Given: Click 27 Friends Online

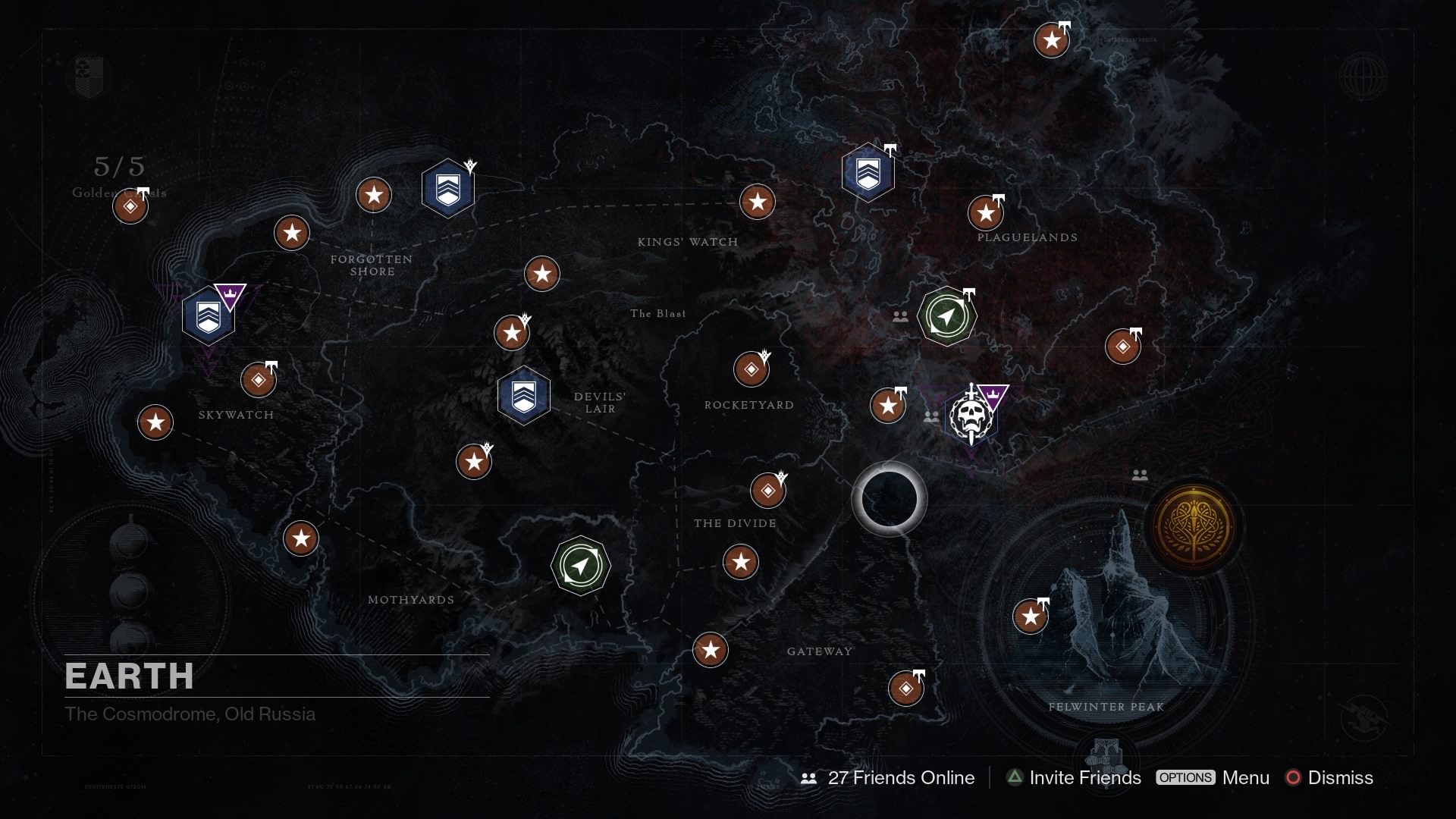Looking at the screenshot, I should (x=901, y=778).
